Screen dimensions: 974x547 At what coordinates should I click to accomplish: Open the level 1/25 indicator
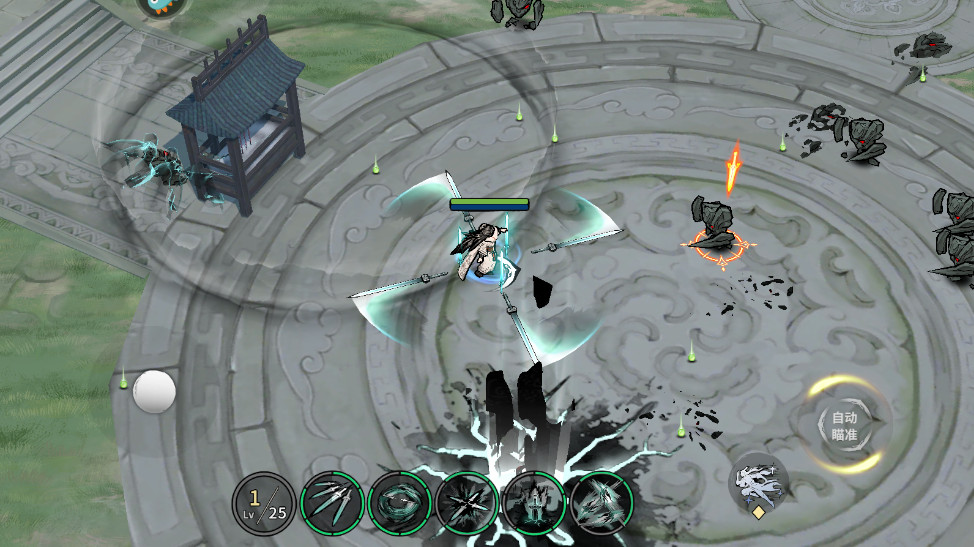point(264,501)
